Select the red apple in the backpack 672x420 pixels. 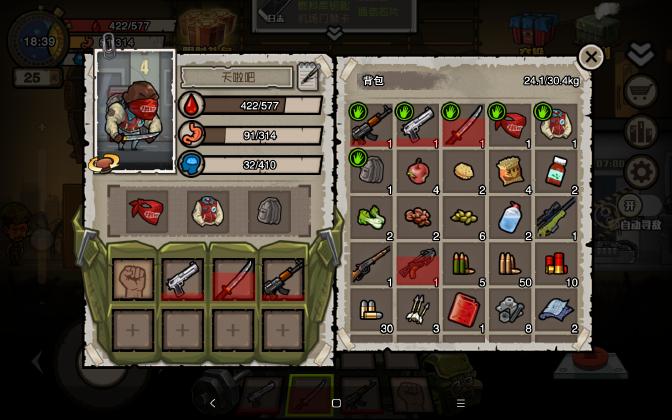(418, 171)
